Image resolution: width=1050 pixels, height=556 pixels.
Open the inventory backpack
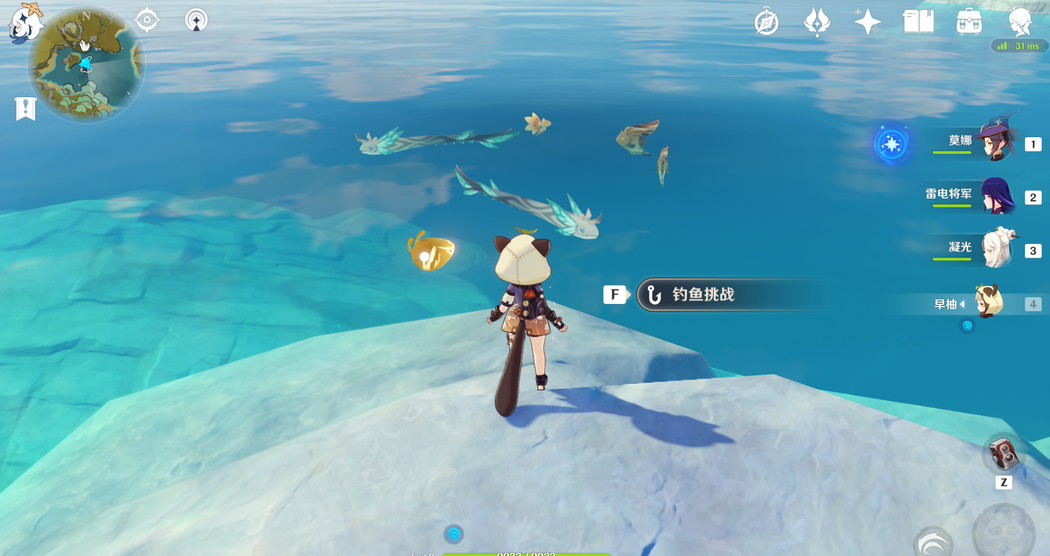[968, 21]
